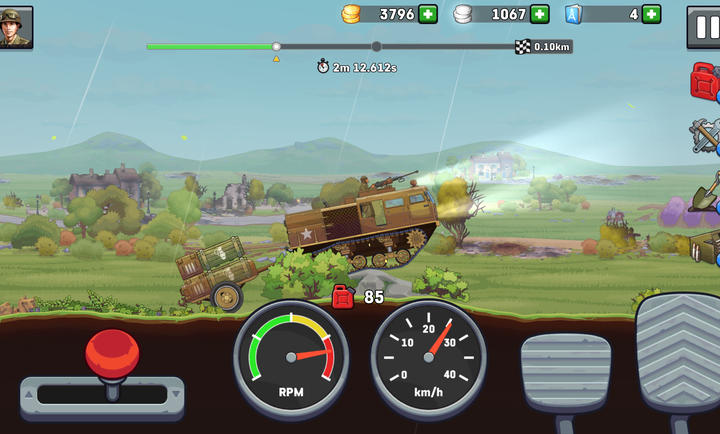
Task: Activate the wrench and gear repair tool
Action: (706, 135)
